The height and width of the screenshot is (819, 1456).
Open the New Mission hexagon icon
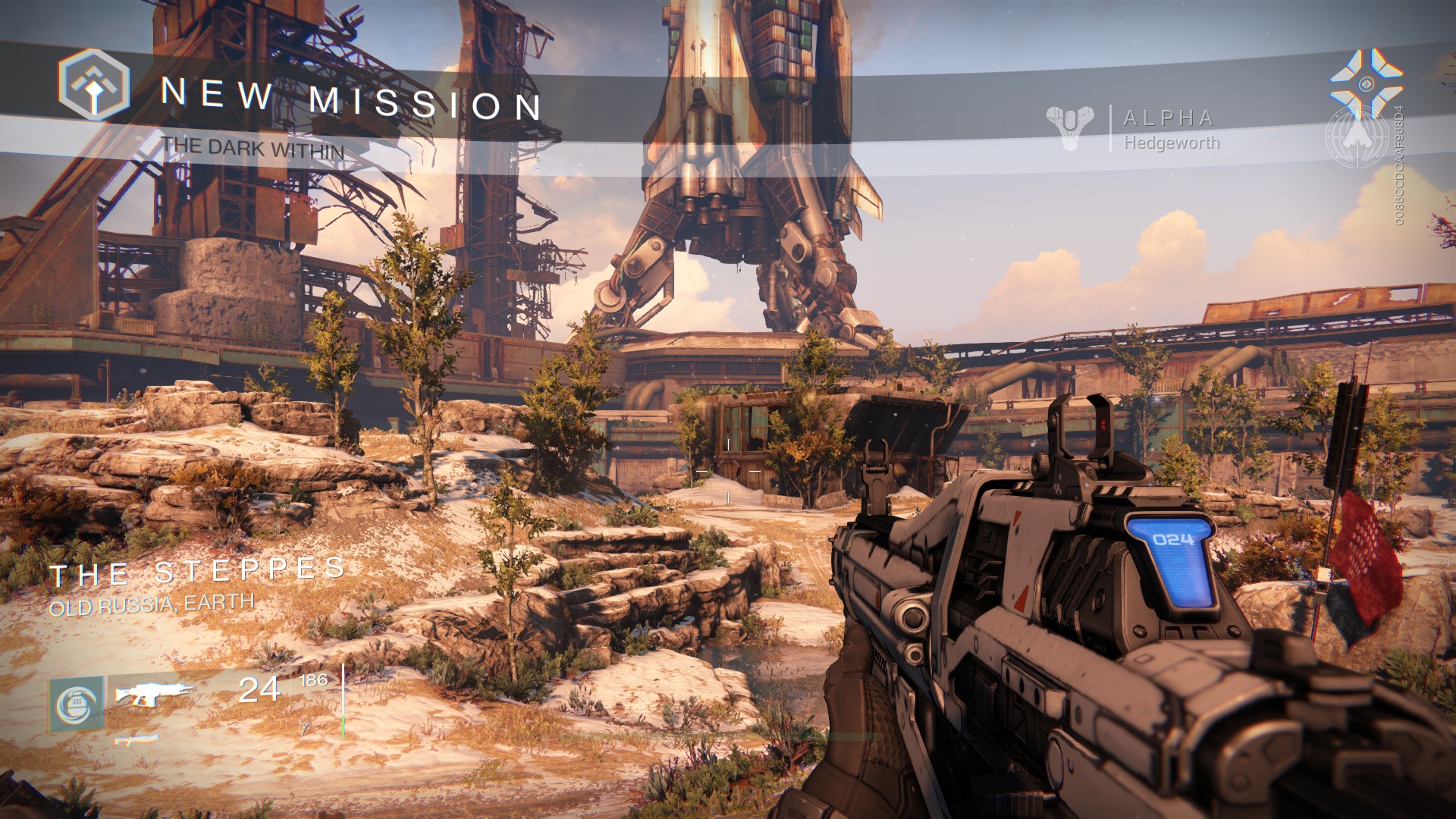click(94, 85)
